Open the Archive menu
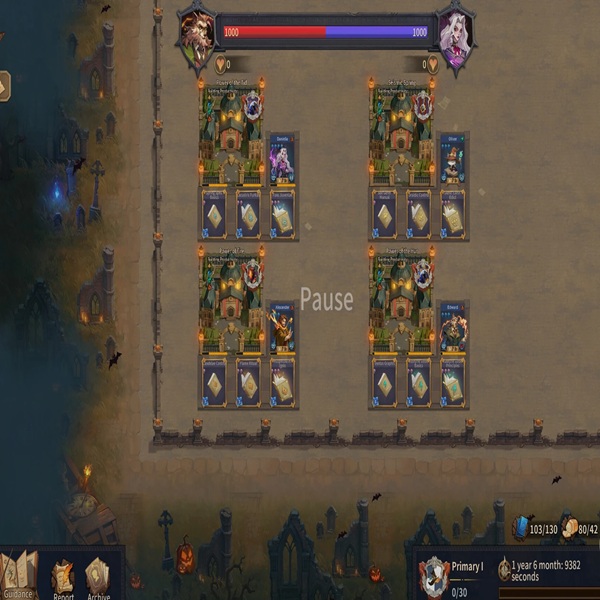Image resolution: width=600 pixels, height=600 pixels. [x=98, y=579]
